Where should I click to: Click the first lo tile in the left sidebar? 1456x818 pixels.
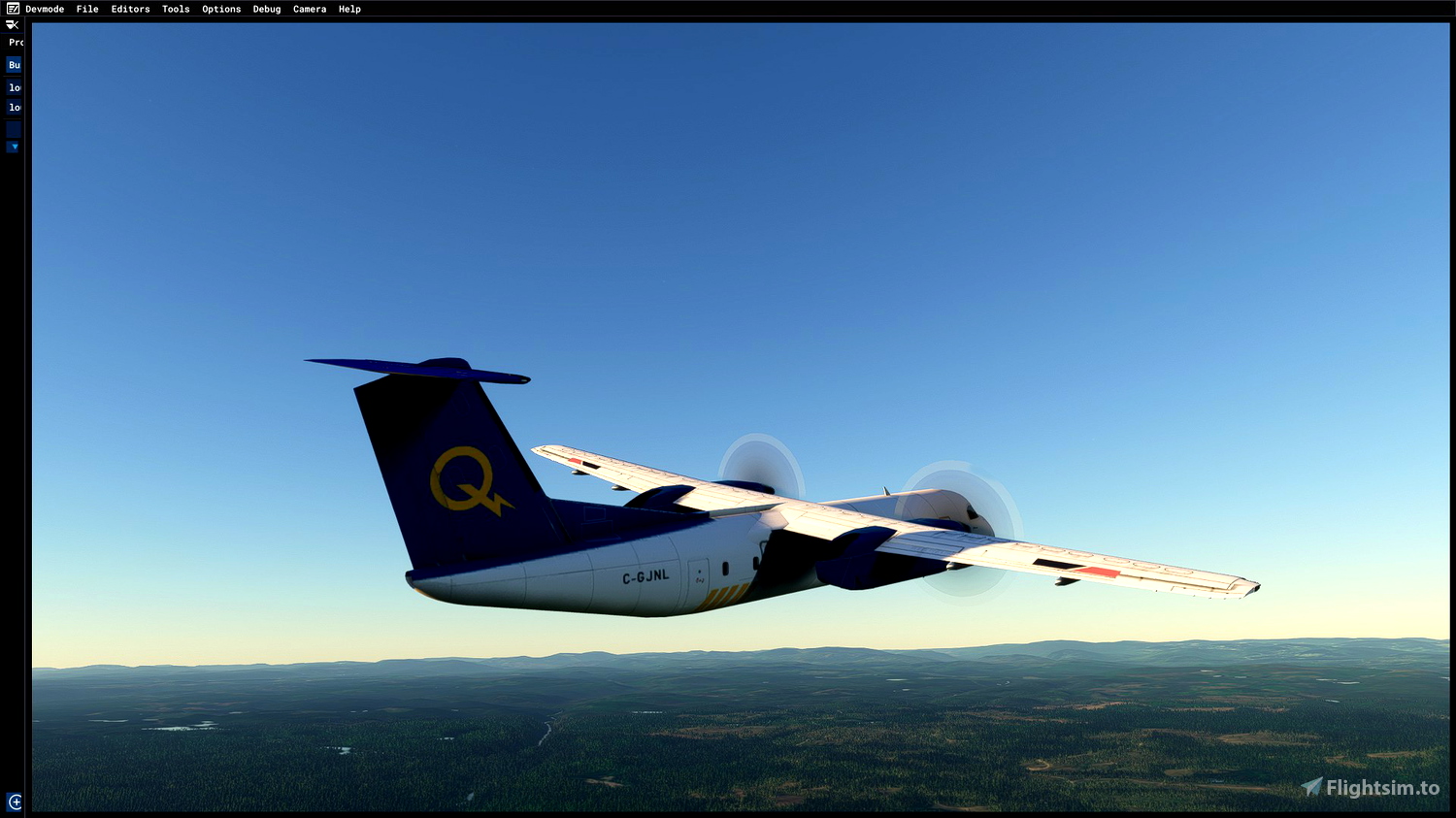[13, 87]
